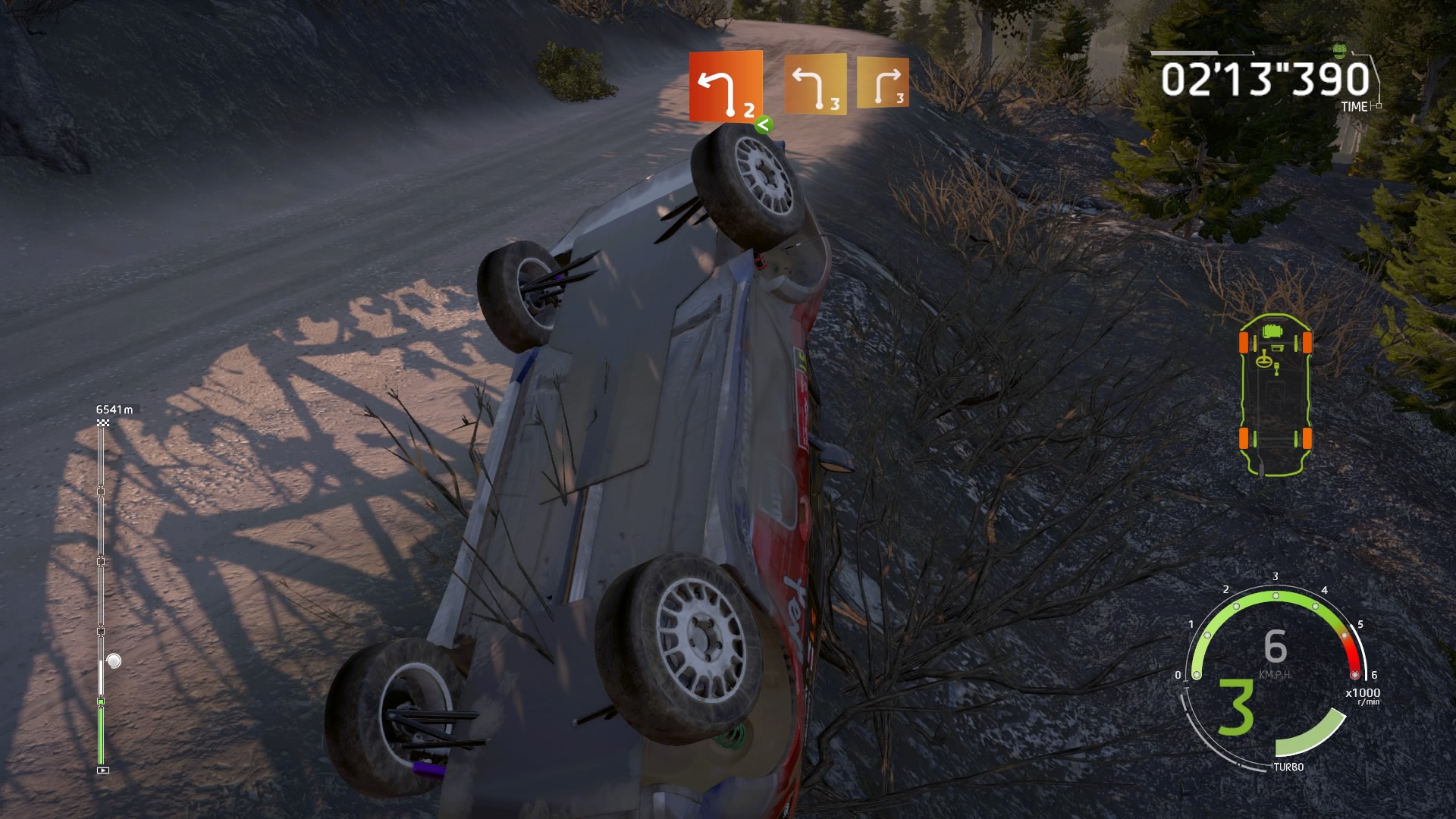Select the orange left 2 pace note
Image resolution: width=1456 pixels, height=819 pixels.
click(x=725, y=86)
